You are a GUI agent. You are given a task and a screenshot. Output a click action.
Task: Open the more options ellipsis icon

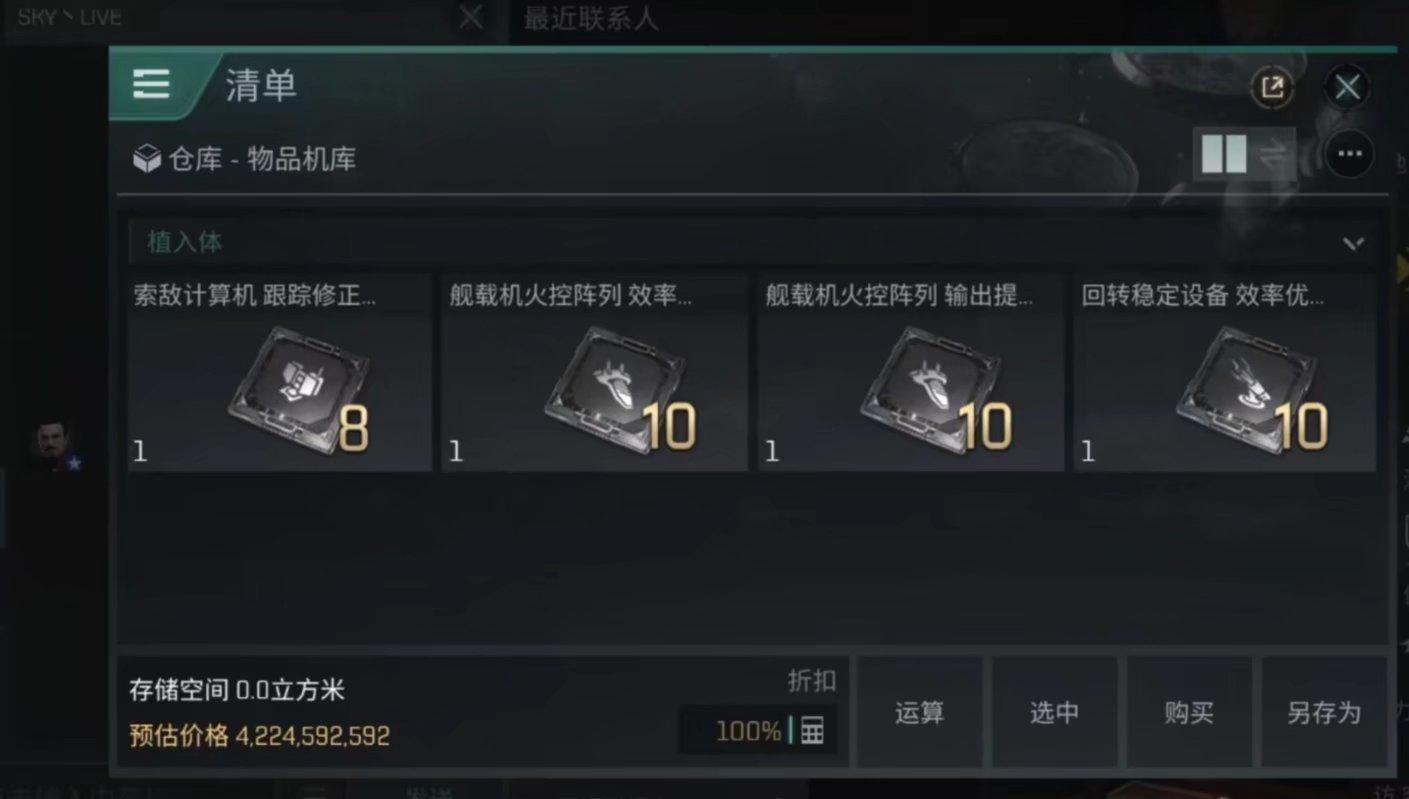pos(1352,155)
